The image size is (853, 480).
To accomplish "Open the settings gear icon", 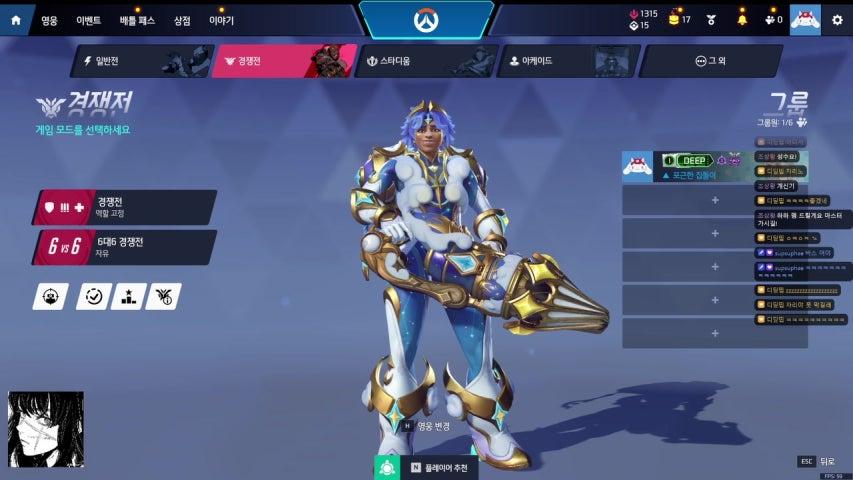I will (x=837, y=20).
